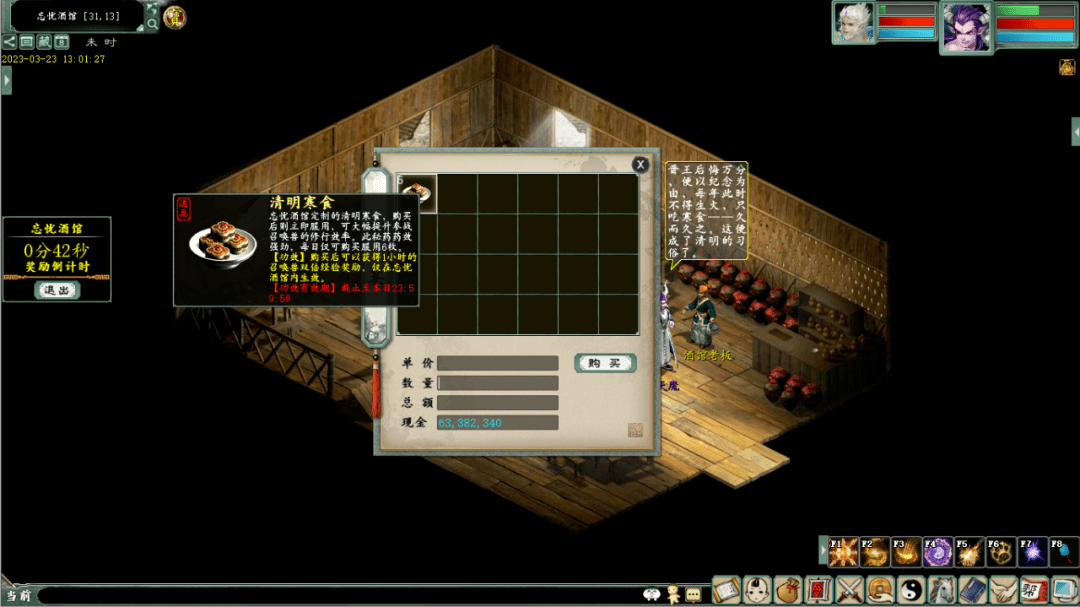Screen dimensions: 1080x607
Task: Open the gold 宝 treasure icon
Action: click(x=175, y=17)
